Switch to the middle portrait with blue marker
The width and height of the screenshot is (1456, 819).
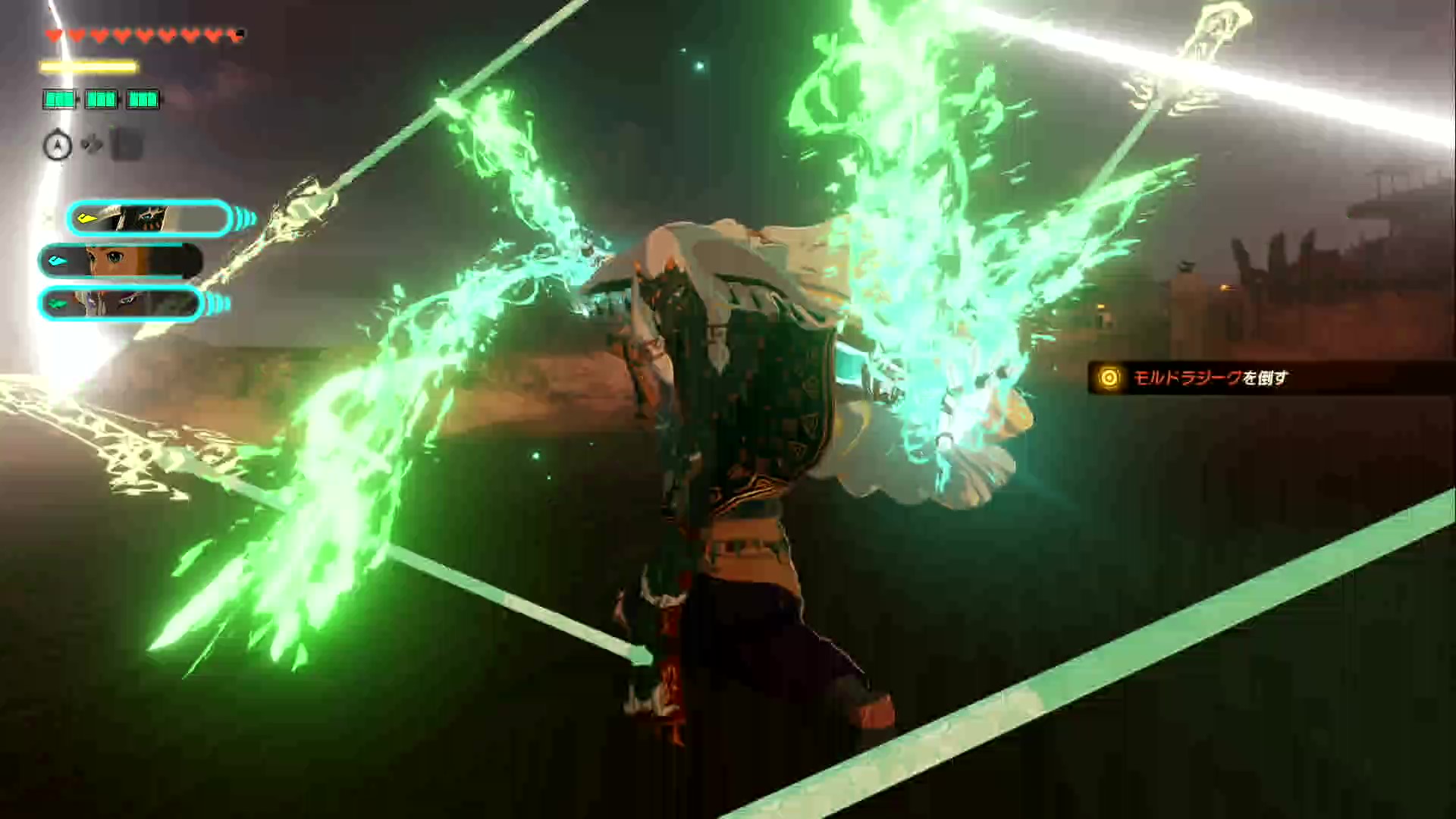point(121,262)
